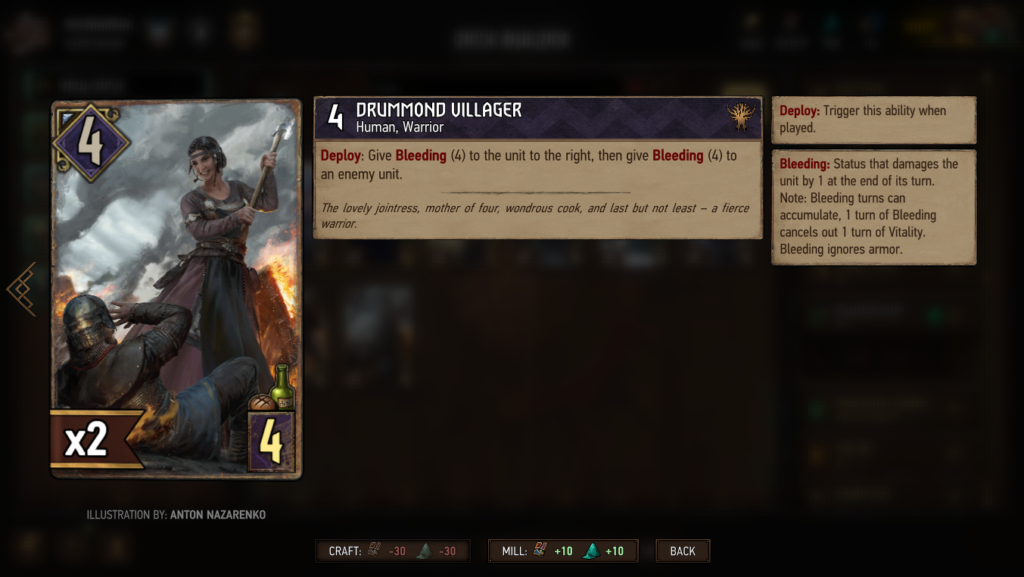Go back with the Back button
This screenshot has width=1024, height=577.
(x=683, y=551)
